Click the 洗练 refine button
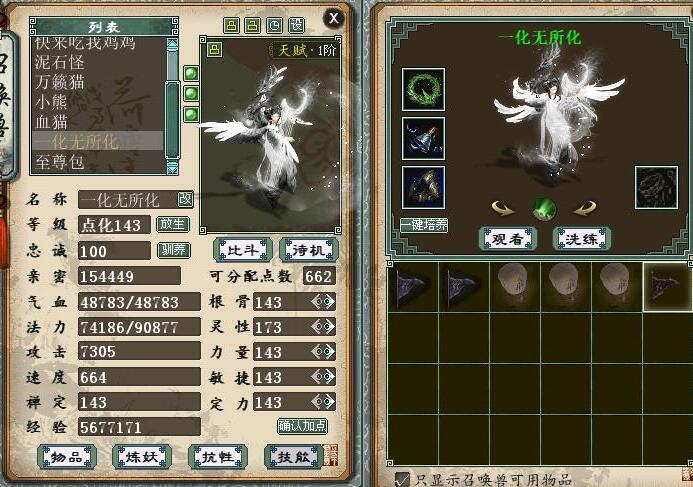 582,238
